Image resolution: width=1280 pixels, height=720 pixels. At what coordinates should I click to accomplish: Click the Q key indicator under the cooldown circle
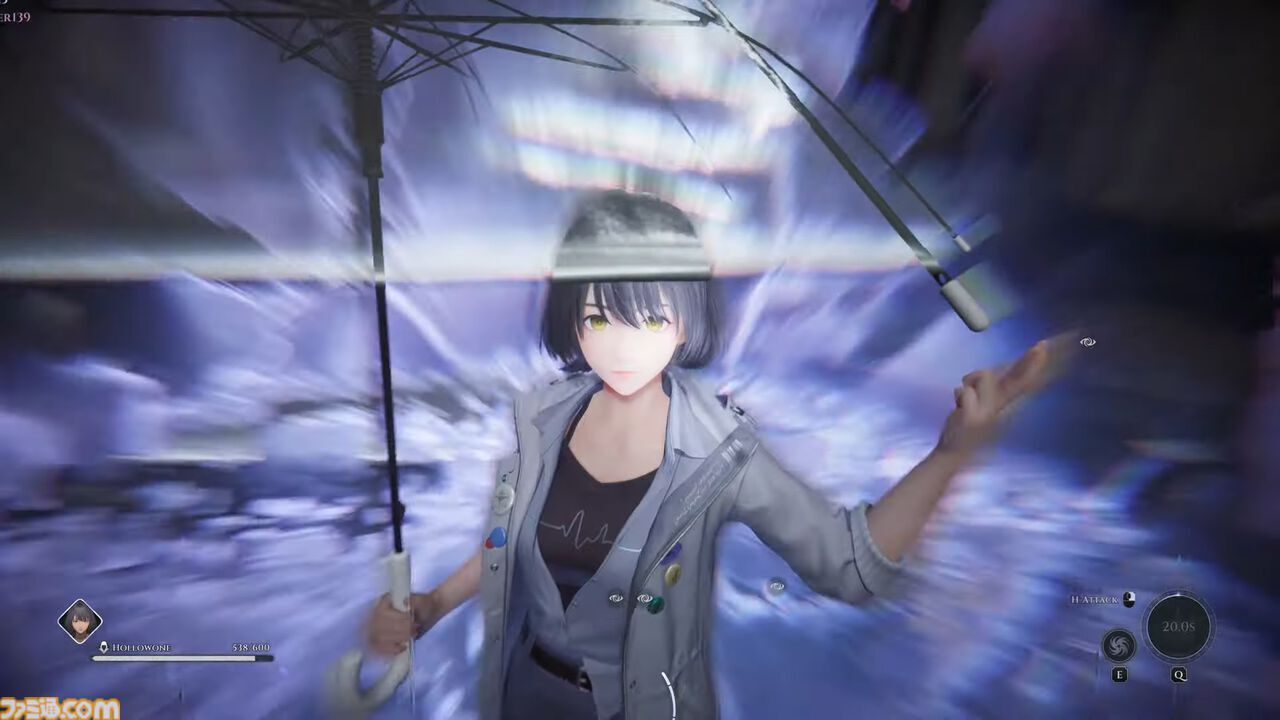point(1178,674)
